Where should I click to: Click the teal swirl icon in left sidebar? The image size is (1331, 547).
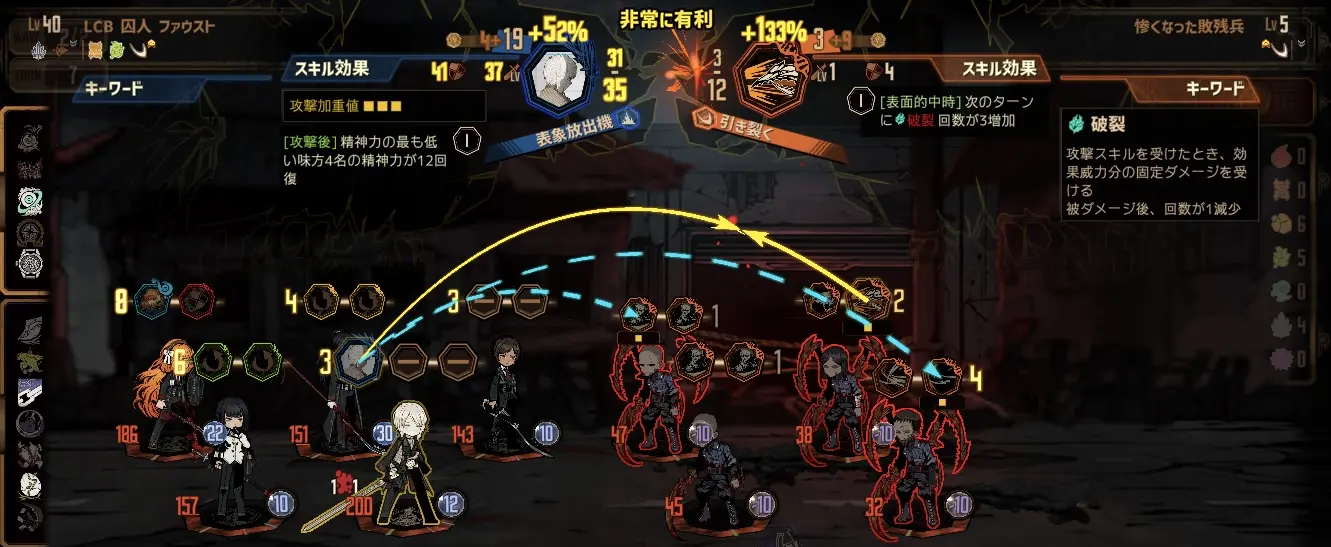31,199
